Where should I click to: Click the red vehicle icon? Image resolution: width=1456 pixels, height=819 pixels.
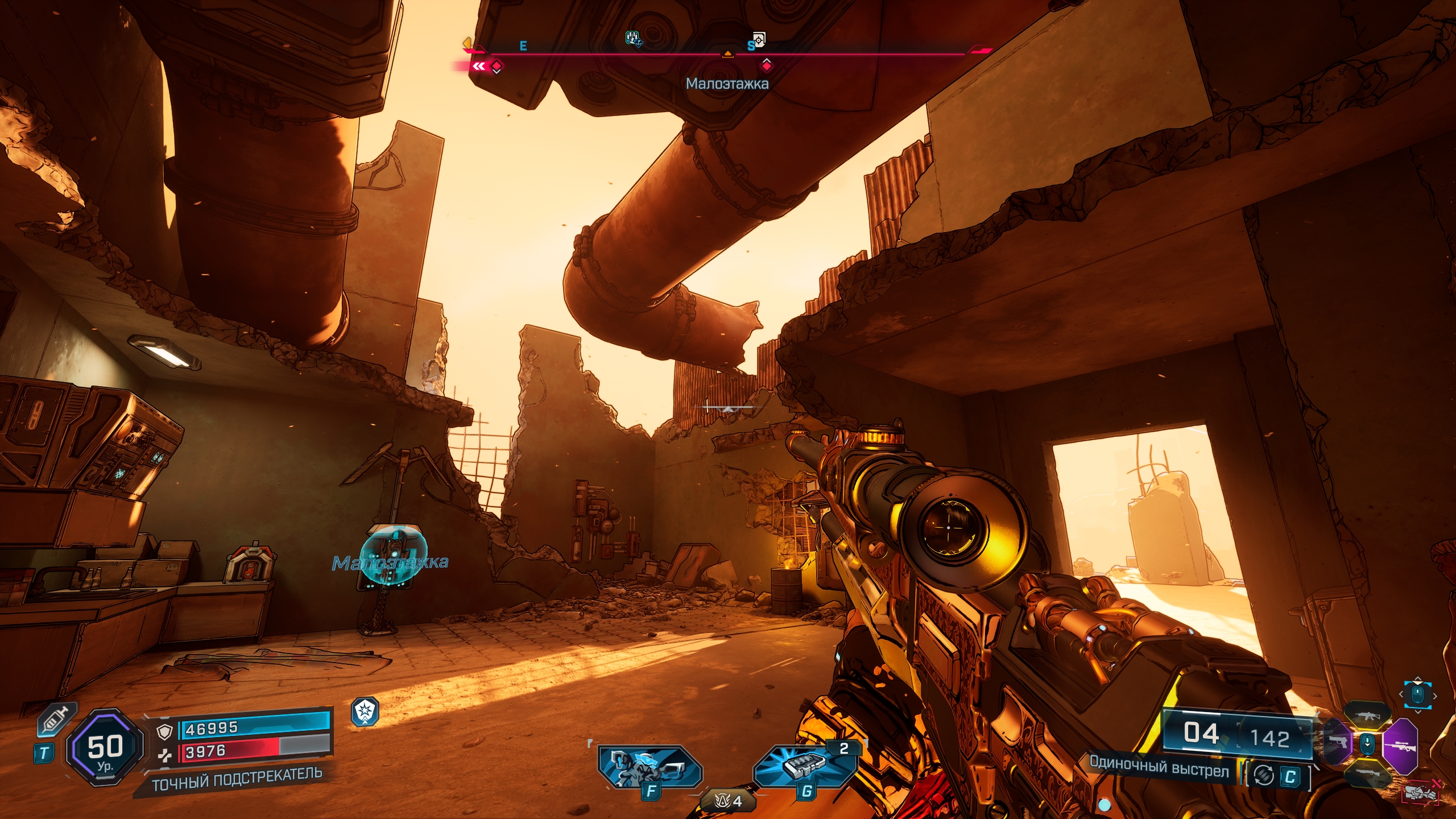1421,792
